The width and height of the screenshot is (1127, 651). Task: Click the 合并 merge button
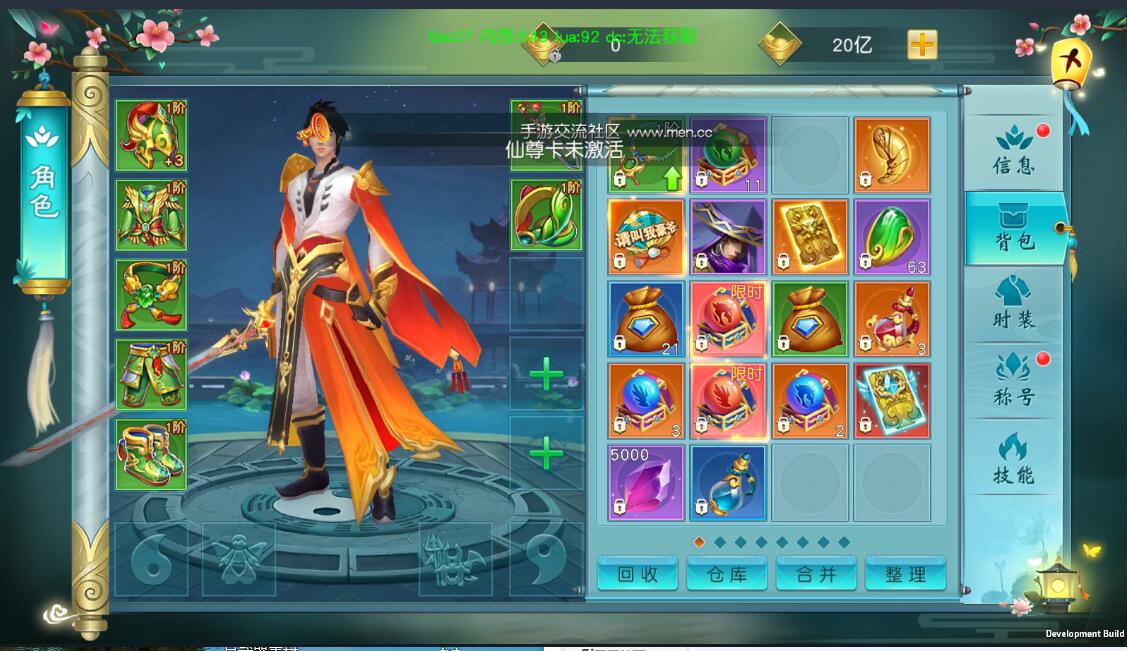click(x=816, y=574)
